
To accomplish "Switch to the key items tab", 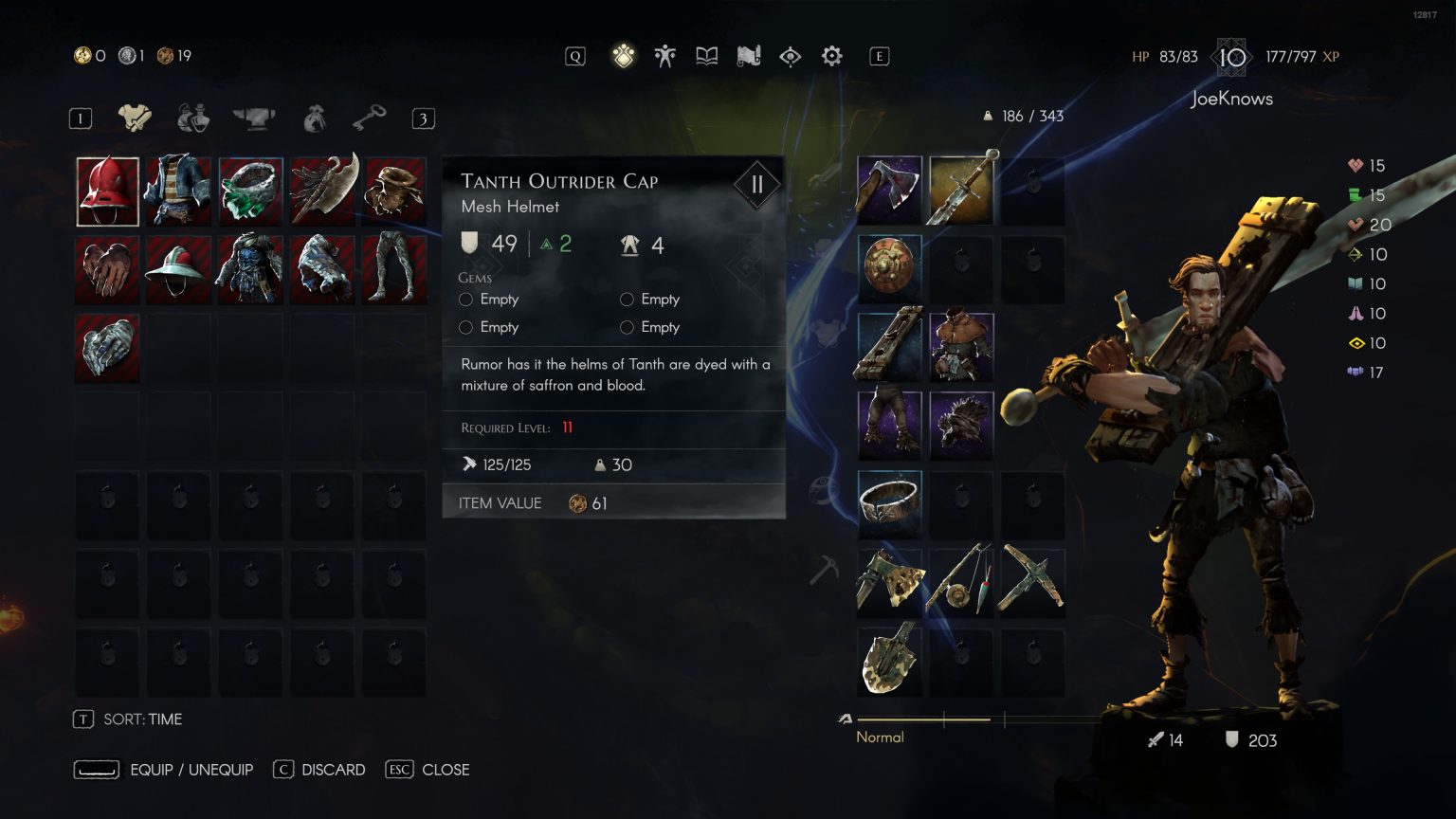I will [x=369, y=118].
